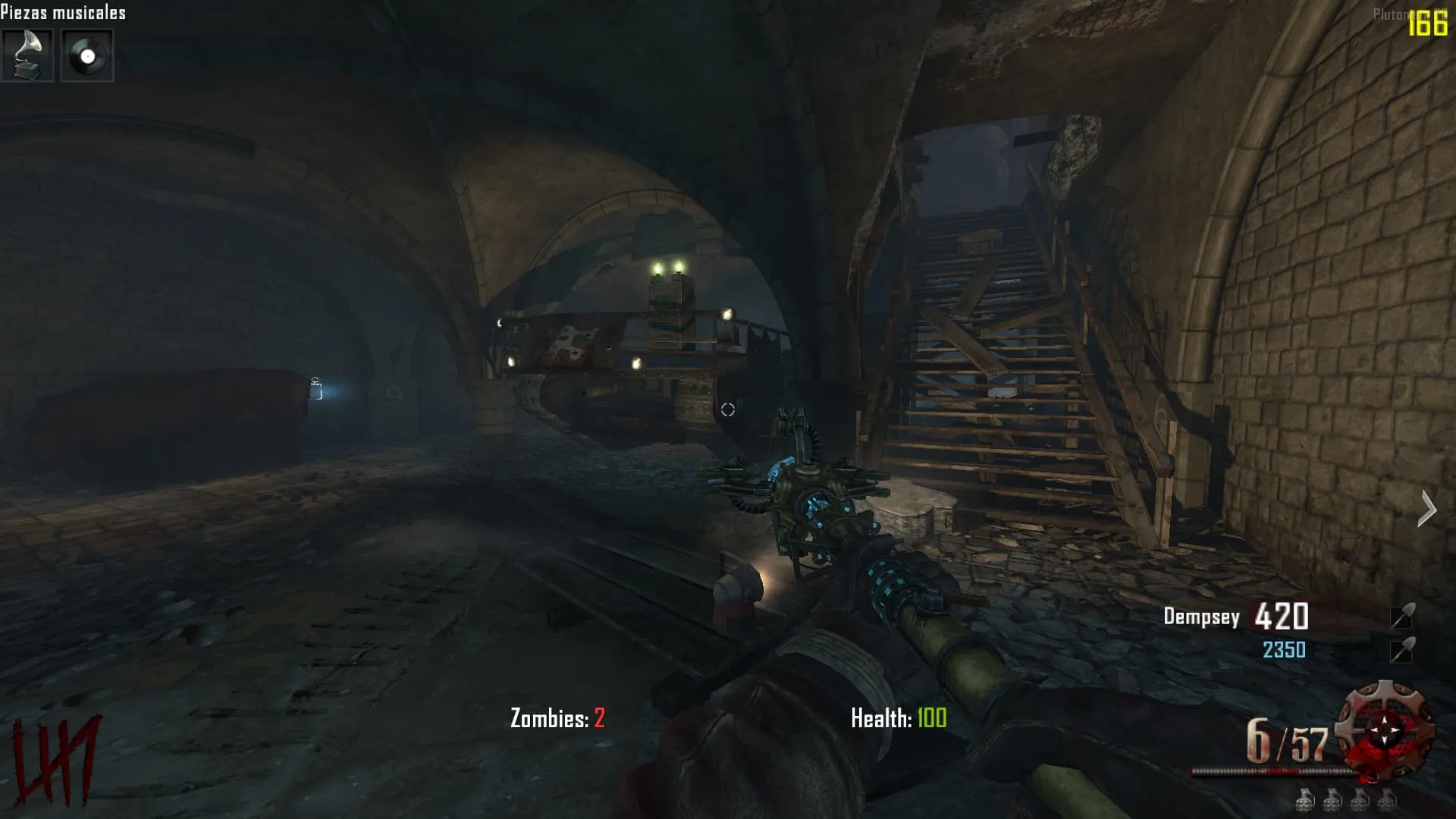Click the right-pointing chevron arrow

pyautogui.click(x=1426, y=508)
